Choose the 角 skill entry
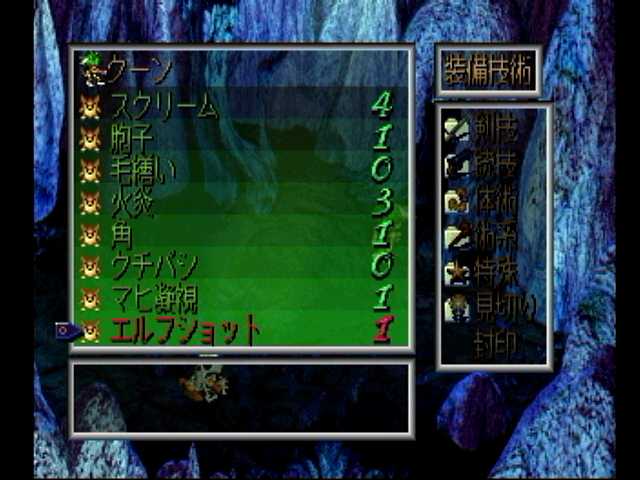This screenshot has height=480, width=640. pyautogui.click(x=122, y=234)
